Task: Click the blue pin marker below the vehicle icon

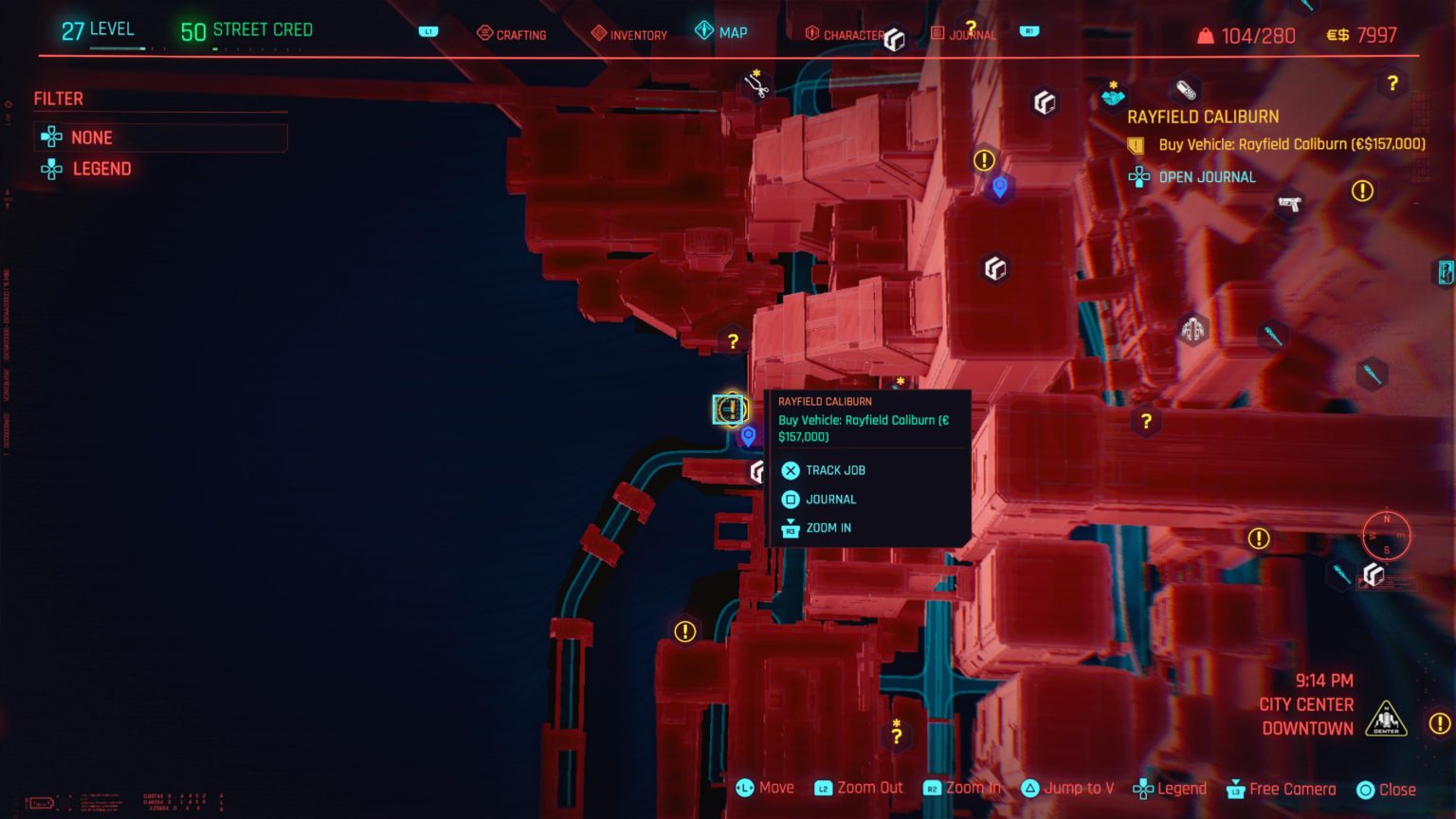Action: tap(746, 437)
